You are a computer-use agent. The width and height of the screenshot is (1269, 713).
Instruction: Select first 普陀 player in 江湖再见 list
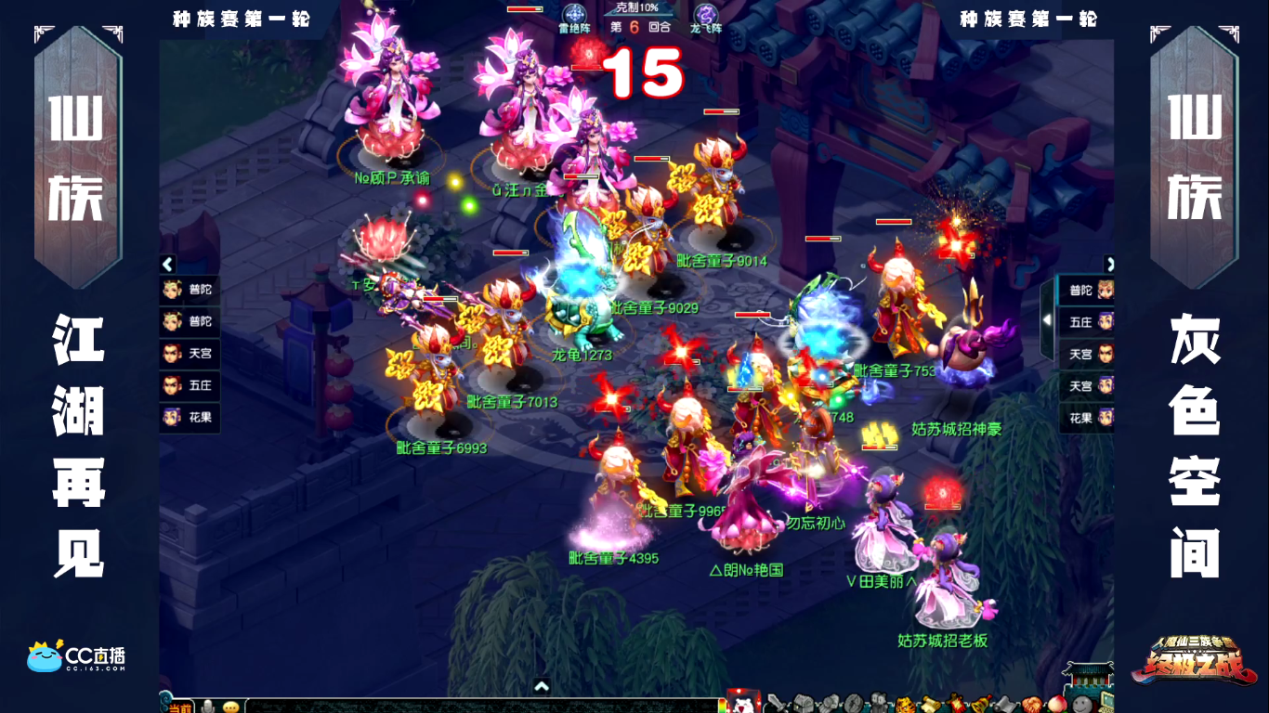(189, 290)
